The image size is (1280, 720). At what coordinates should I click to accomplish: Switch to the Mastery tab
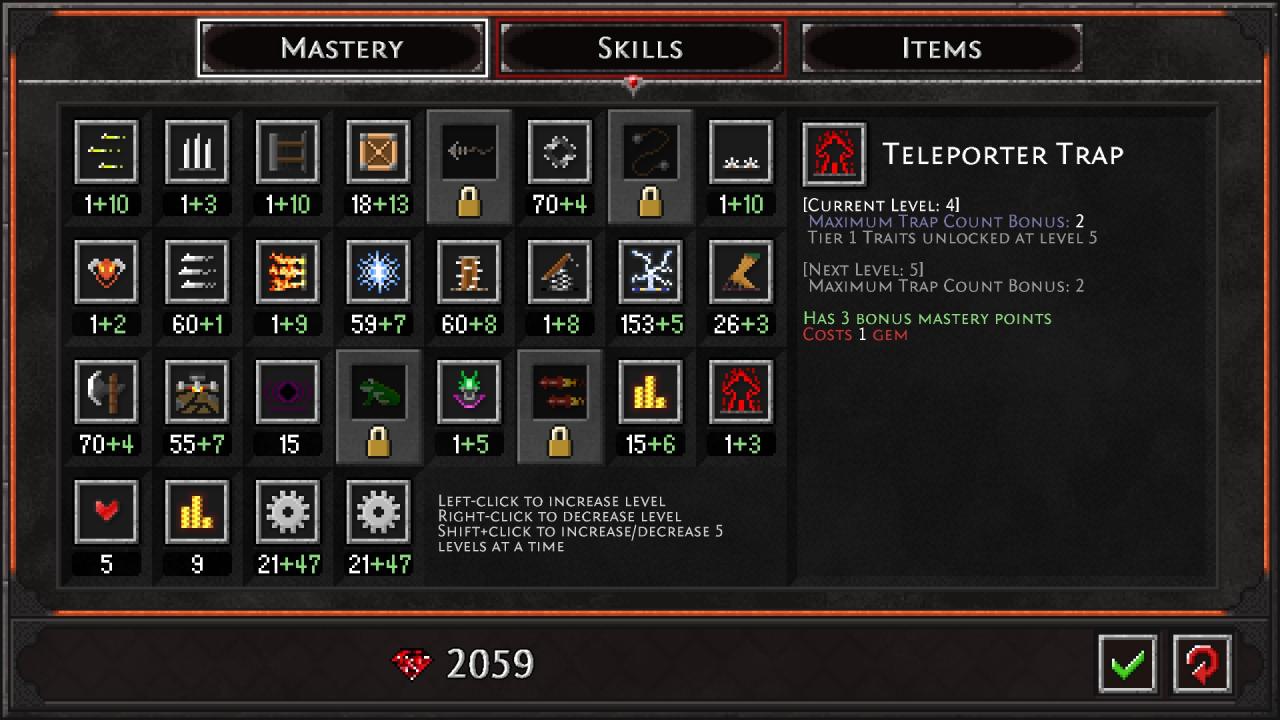(x=342, y=48)
